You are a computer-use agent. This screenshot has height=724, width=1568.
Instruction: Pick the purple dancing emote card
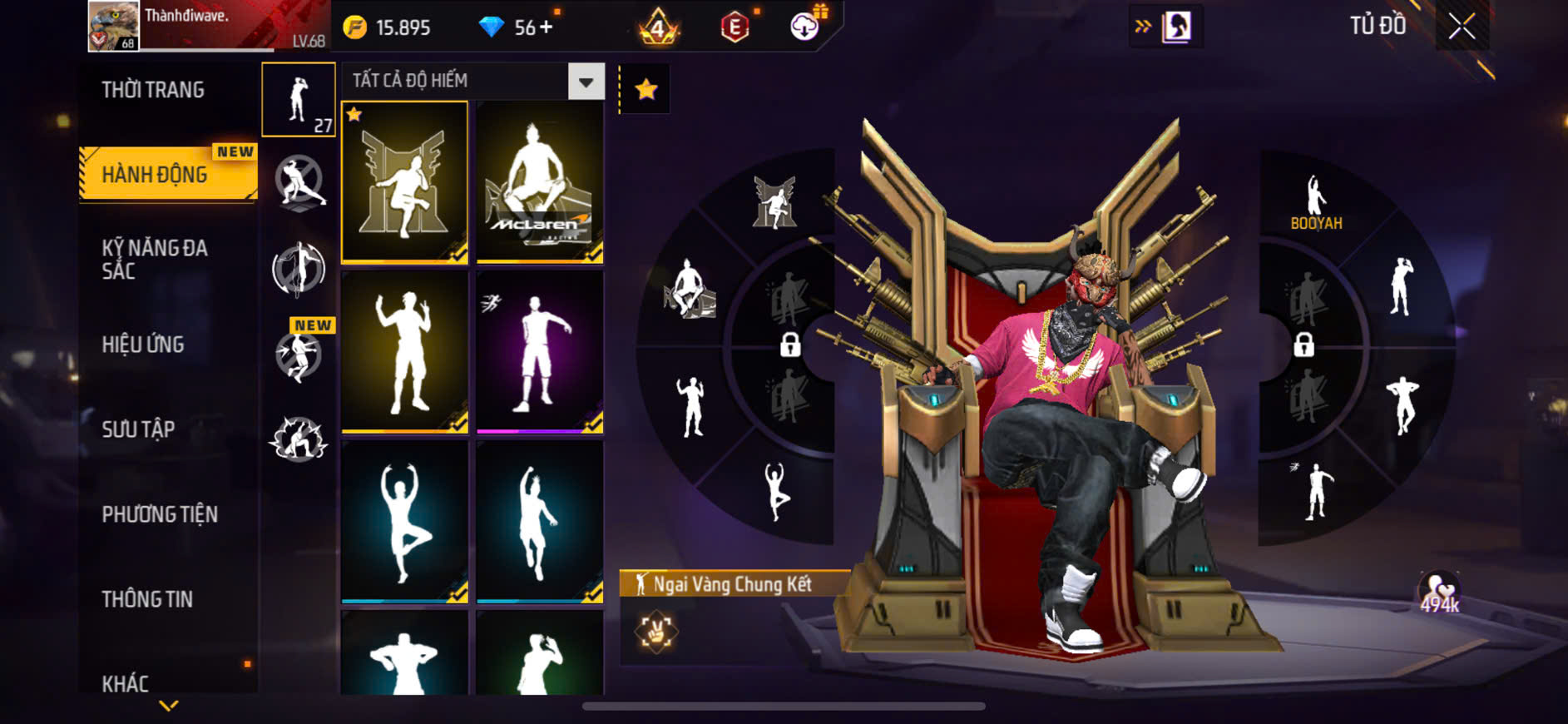click(540, 352)
